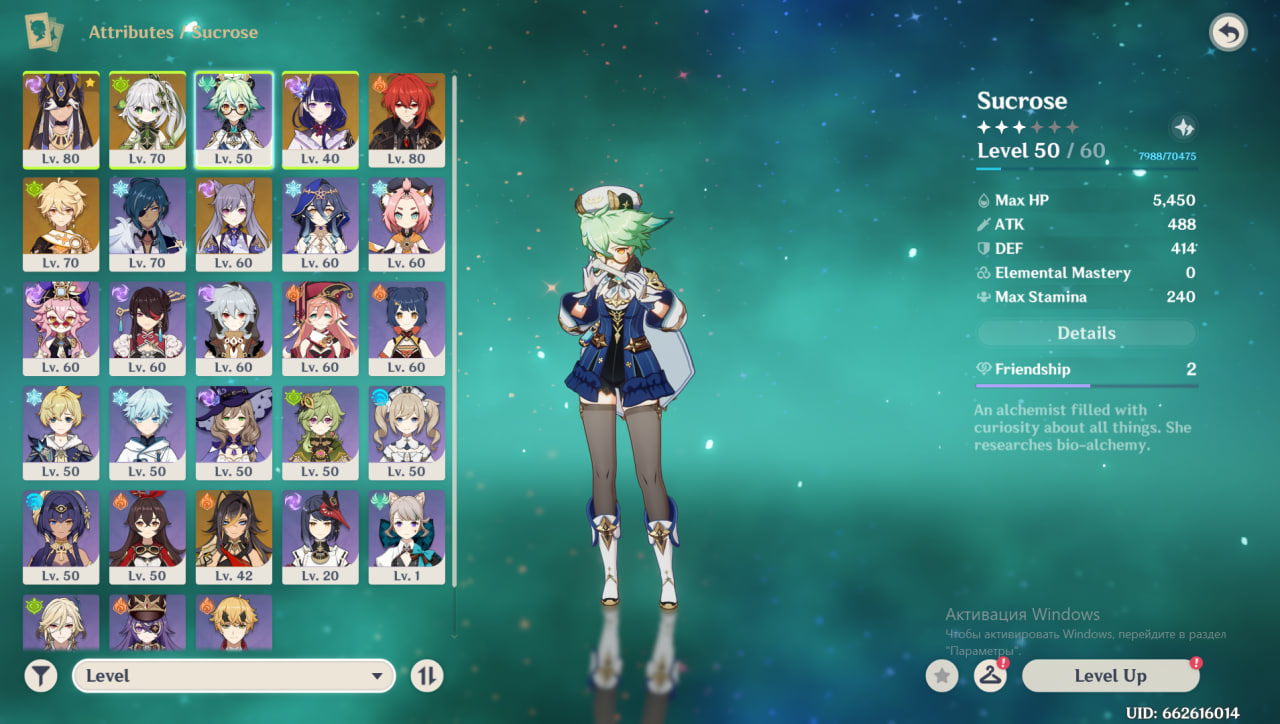
Task: Select the Lv. 50 Barbara portrait
Action: click(407, 432)
